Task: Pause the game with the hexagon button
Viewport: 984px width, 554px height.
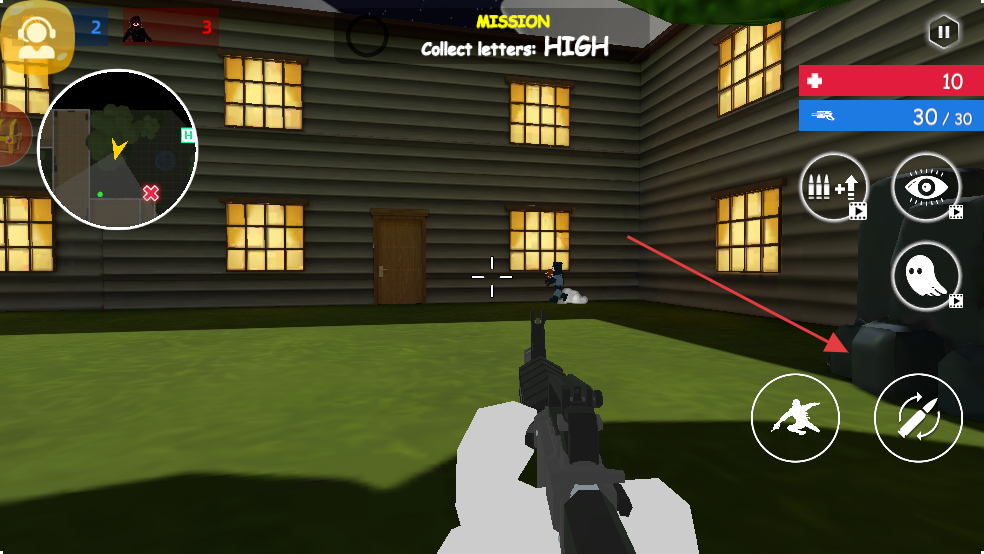Action: [x=942, y=32]
